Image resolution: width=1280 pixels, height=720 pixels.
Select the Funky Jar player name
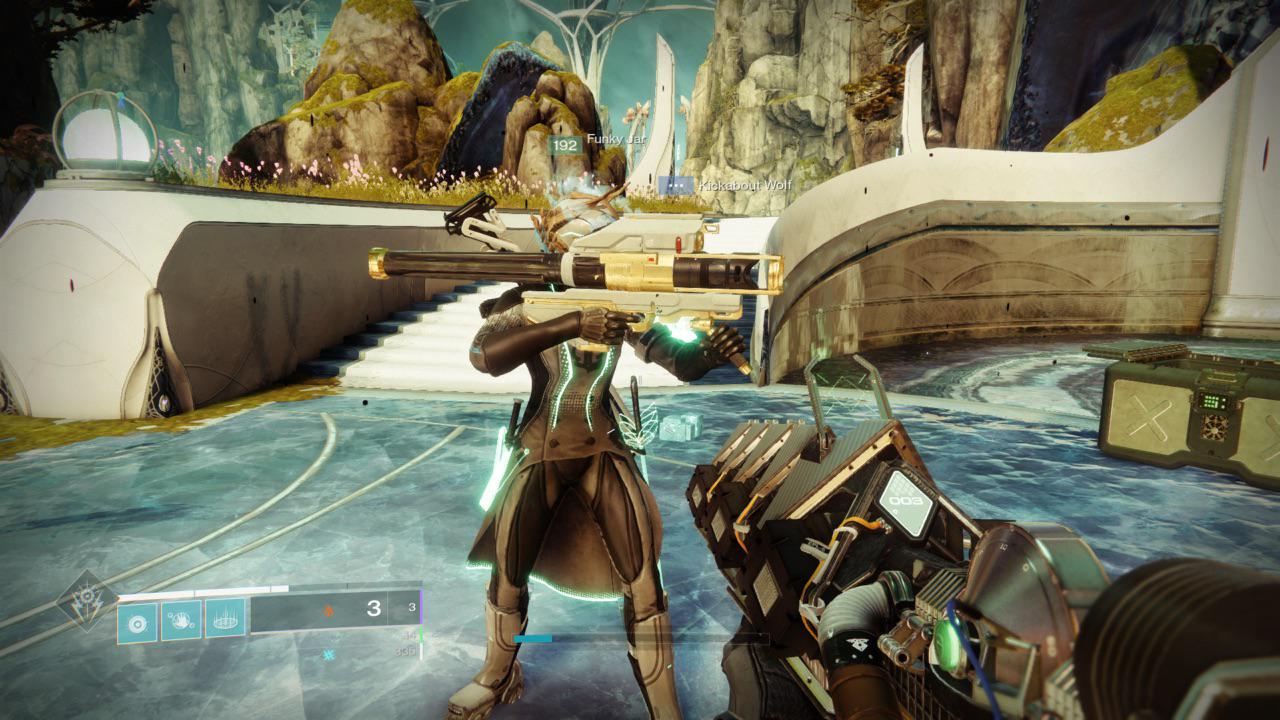[x=615, y=139]
